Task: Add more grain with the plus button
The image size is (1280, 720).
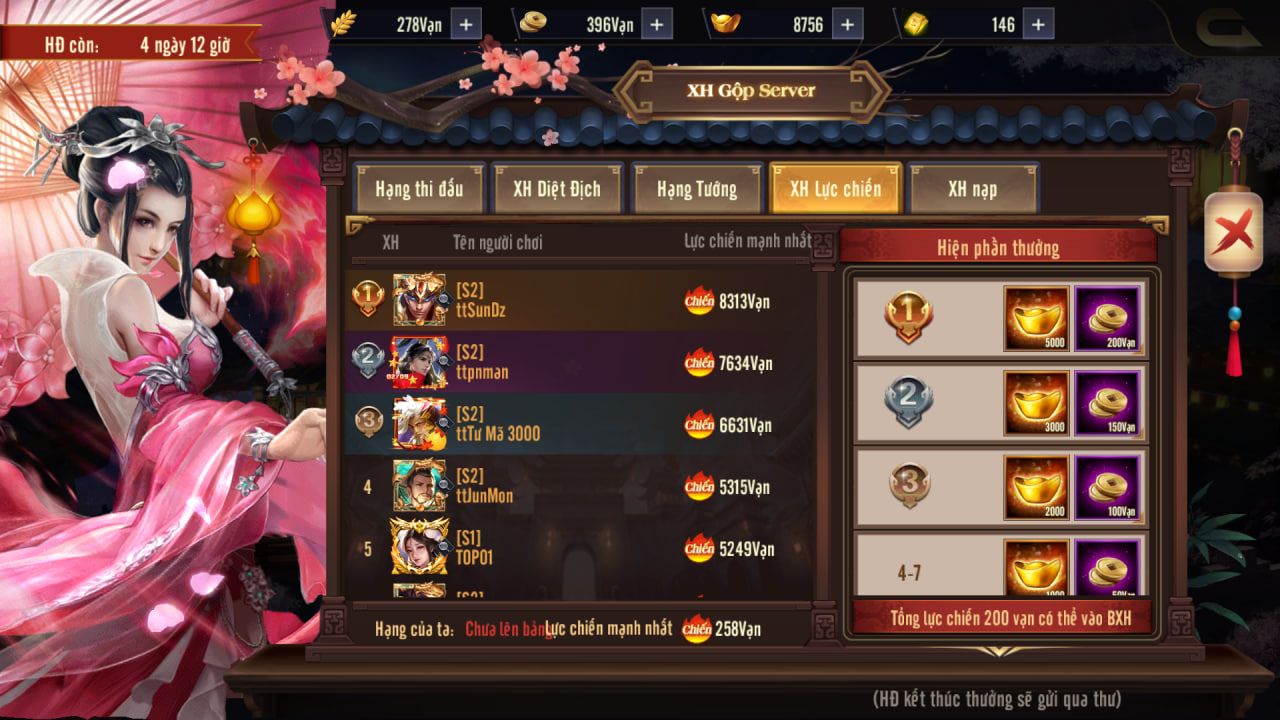Action: pos(466,24)
